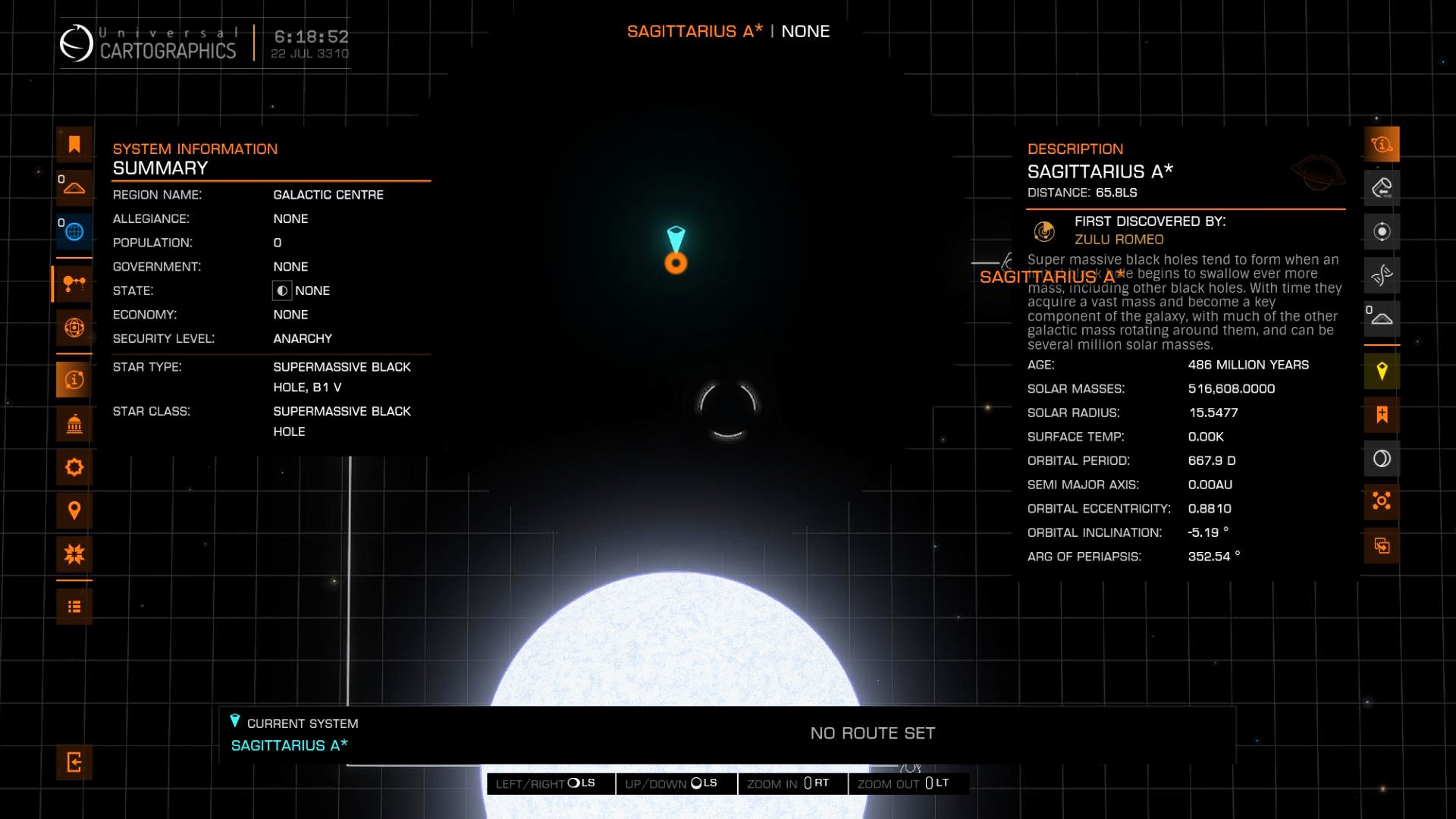This screenshot has height=819, width=1456.
Task: Add a bookmark for Sagittarius A*
Action: pyautogui.click(x=1382, y=415)
